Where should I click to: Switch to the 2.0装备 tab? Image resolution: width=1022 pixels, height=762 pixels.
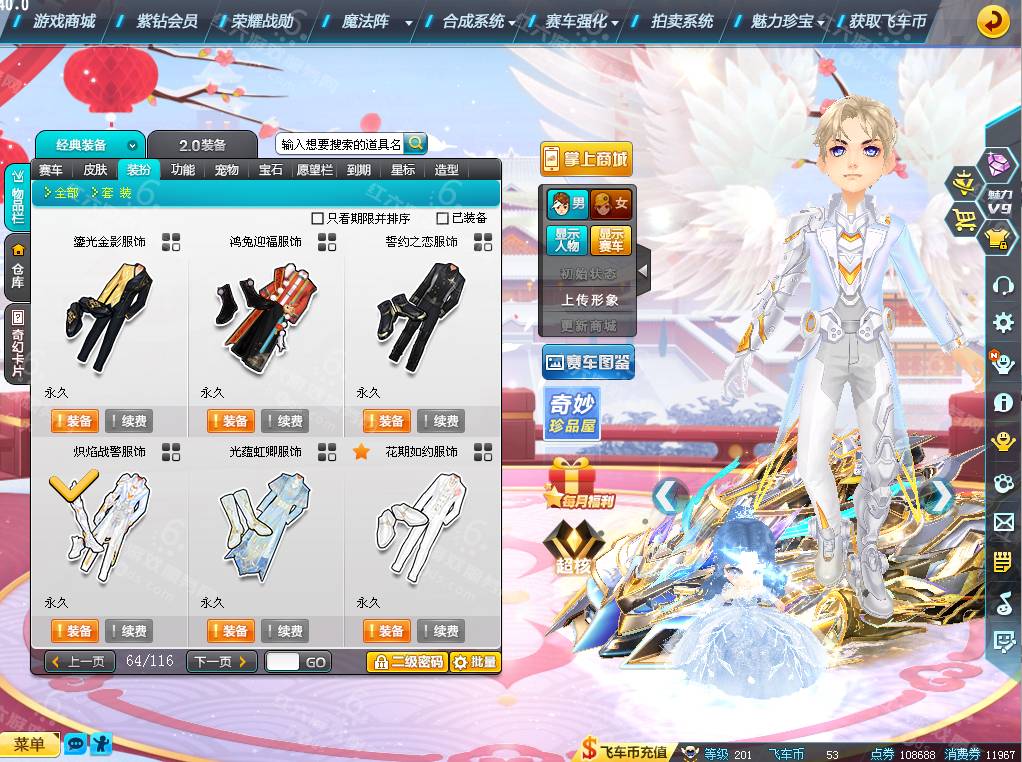(202, 145)
